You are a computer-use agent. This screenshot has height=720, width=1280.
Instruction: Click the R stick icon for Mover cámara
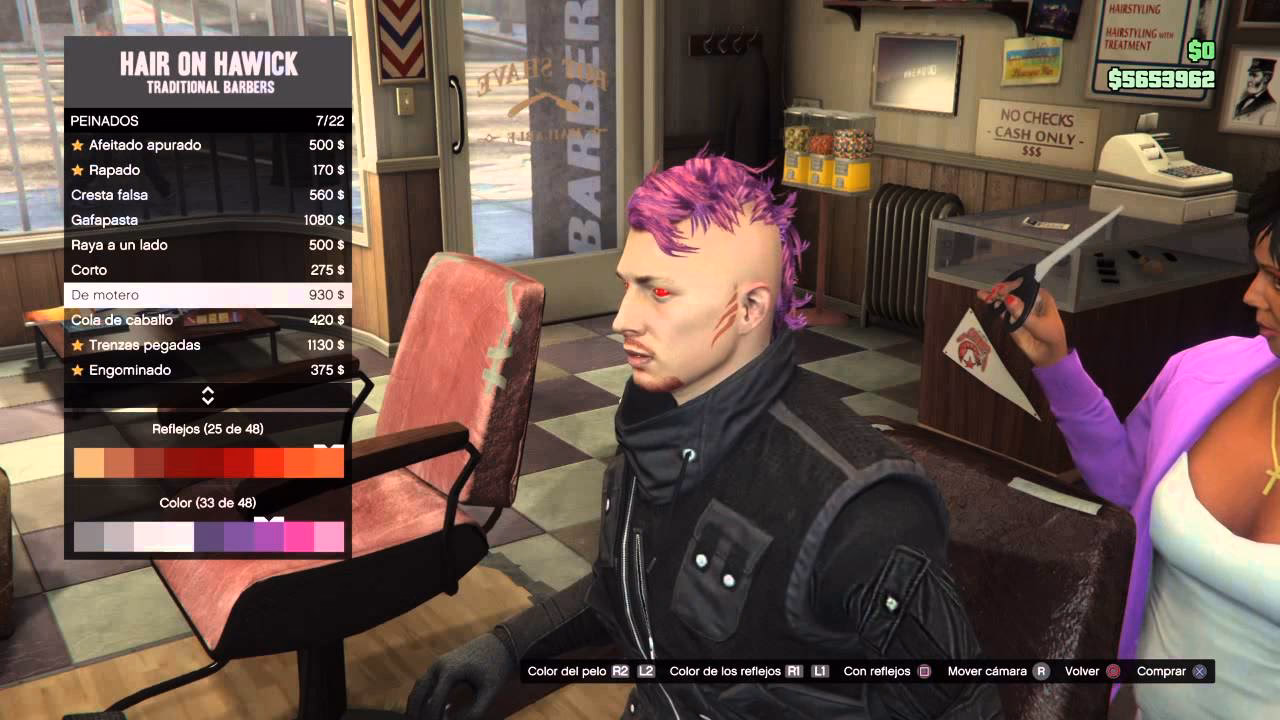[x=1041, y=671]
